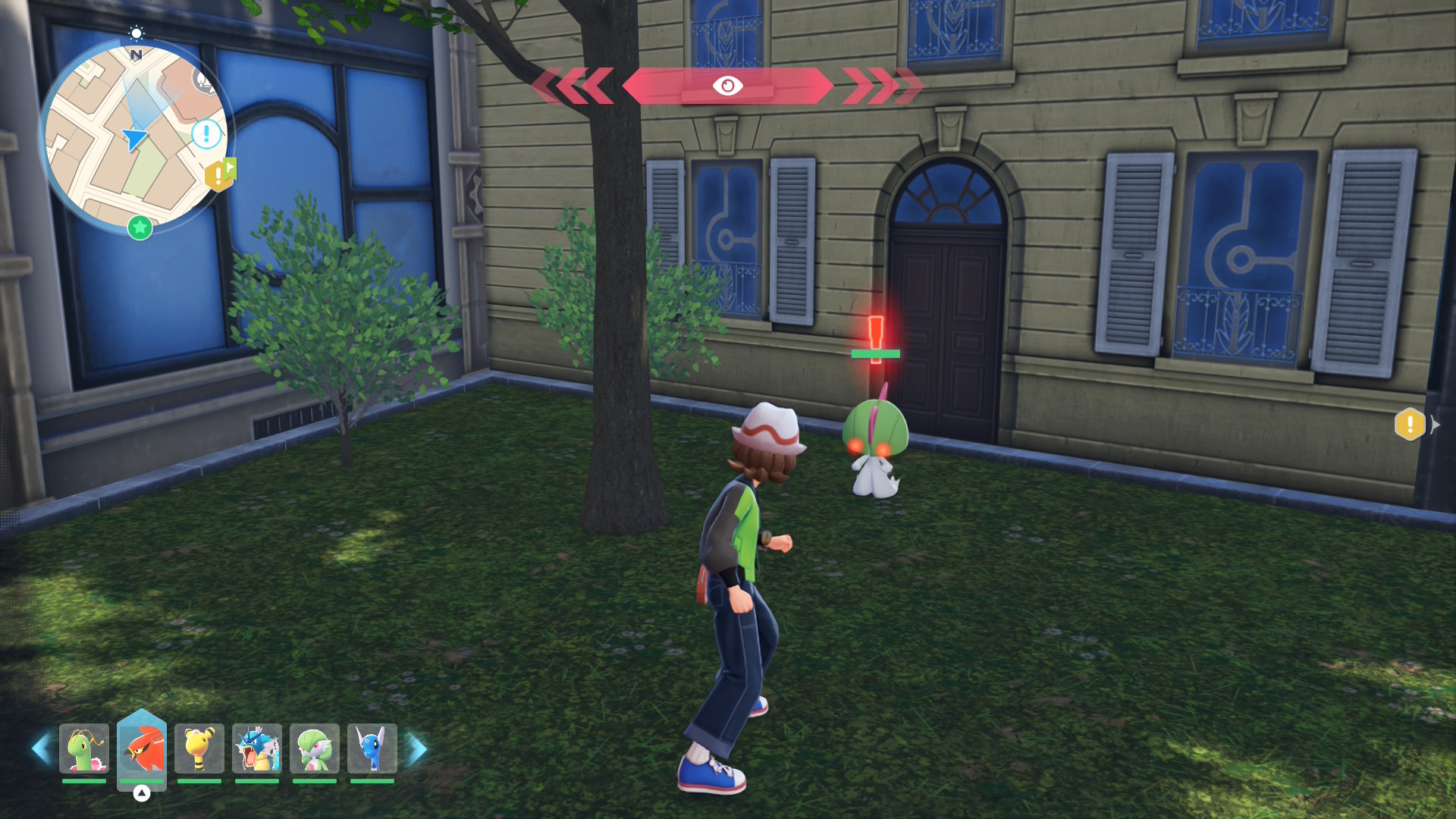Select Gyarados in the party bar
Viewport: 1456px width, 819px height.
[x=257, y=749]
